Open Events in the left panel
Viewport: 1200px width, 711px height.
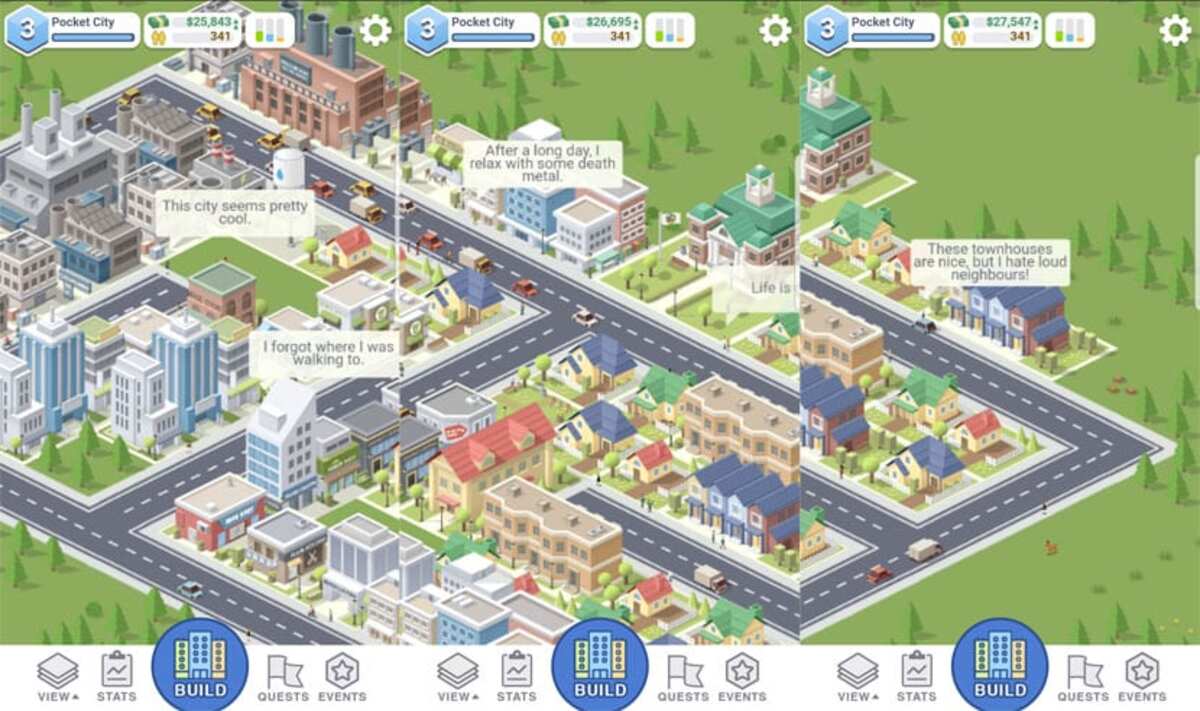click(x=342, y=676)
